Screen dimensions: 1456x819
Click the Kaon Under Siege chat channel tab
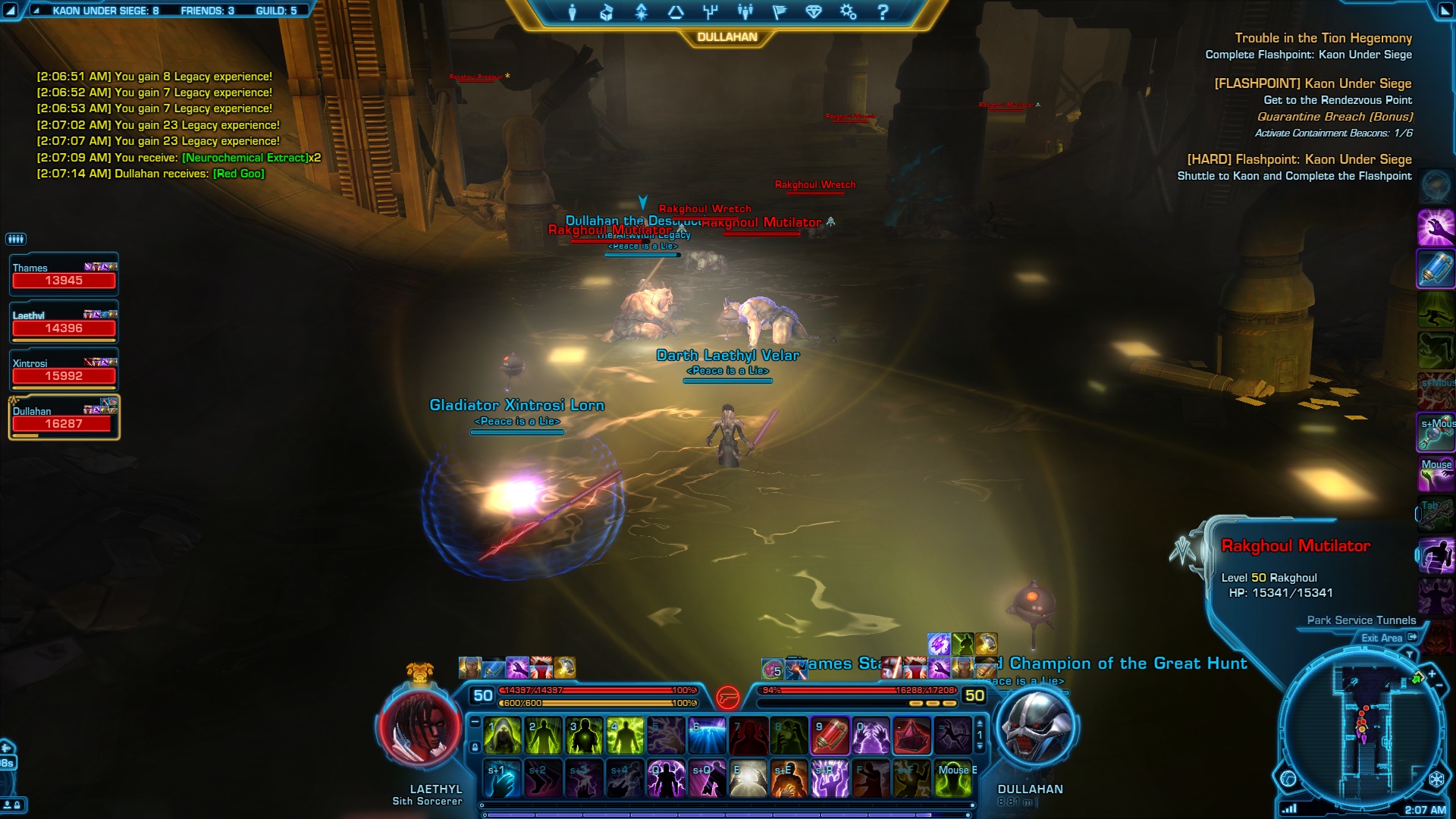(105, 11)
